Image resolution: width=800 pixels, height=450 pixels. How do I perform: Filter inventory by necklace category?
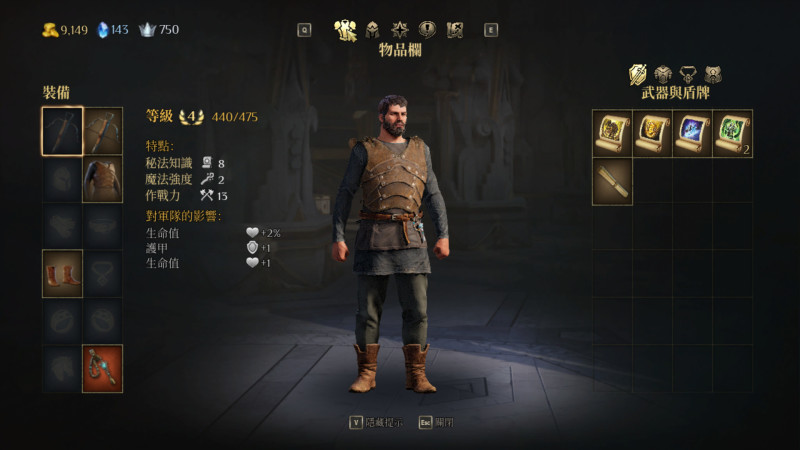click(x=687, y=74)
